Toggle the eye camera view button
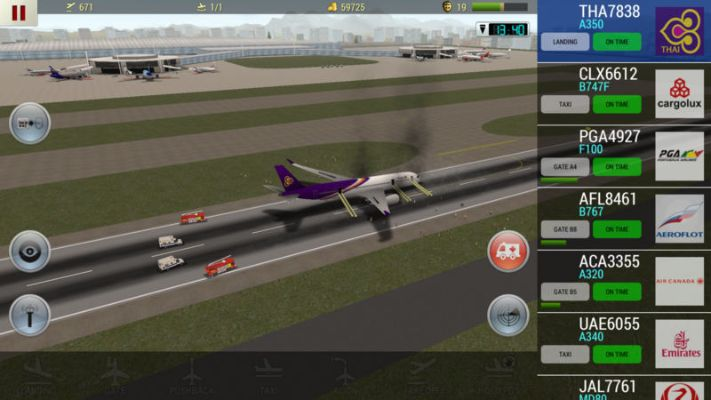This screenshot has width=711, height=400. (29, 251)
